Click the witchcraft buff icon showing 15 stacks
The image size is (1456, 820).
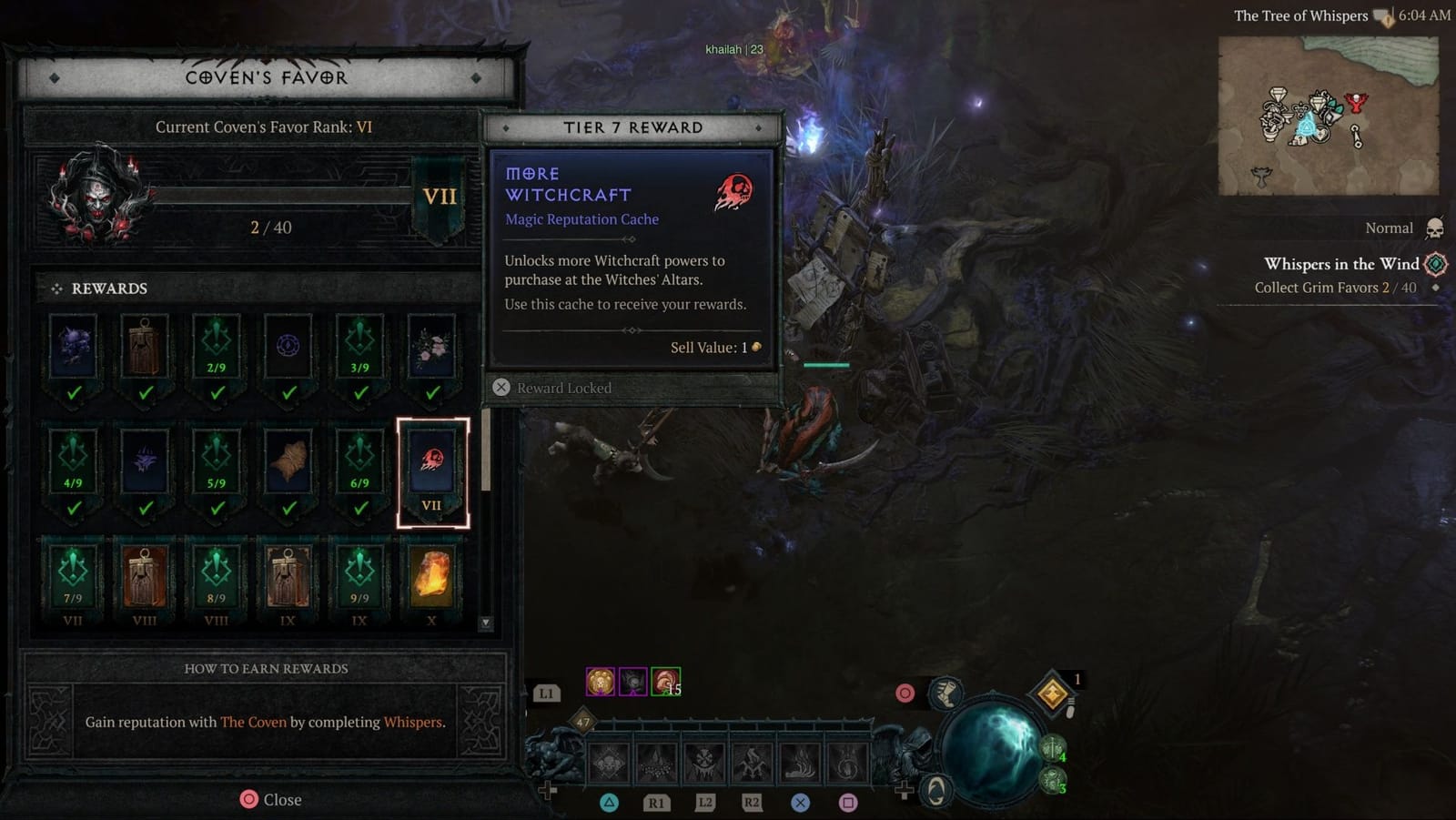(667, 683)
